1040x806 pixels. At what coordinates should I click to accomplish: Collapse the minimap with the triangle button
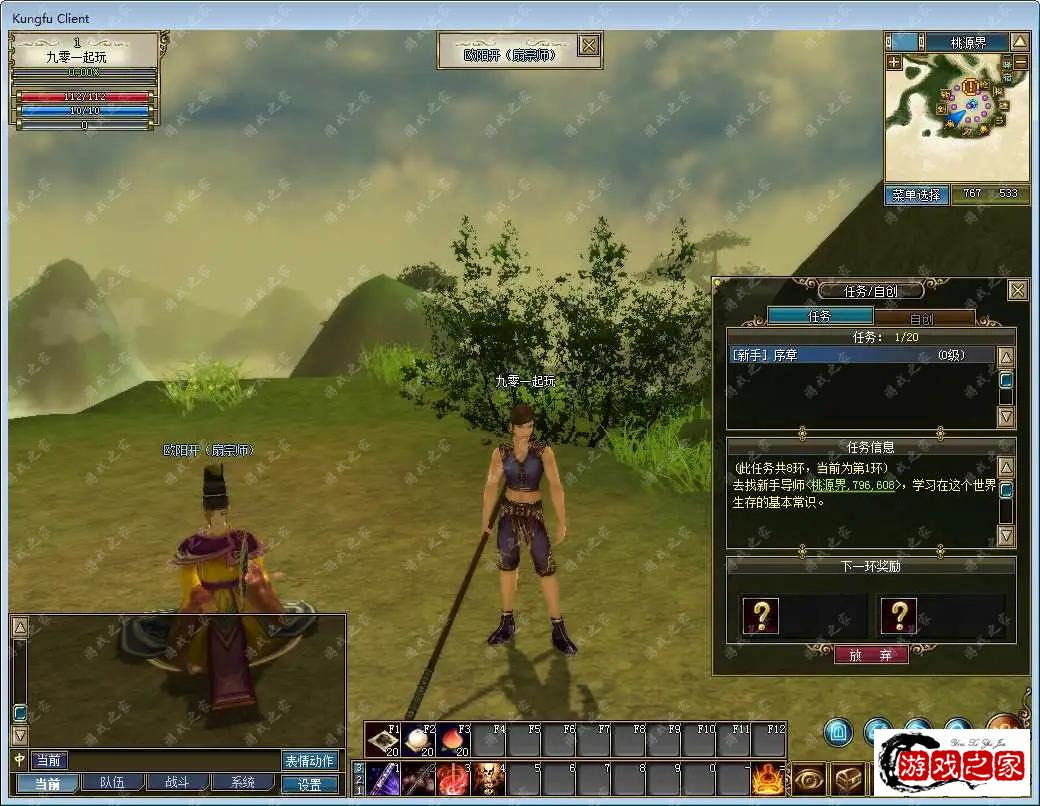pyautogui.click(x=1019, y=42)
